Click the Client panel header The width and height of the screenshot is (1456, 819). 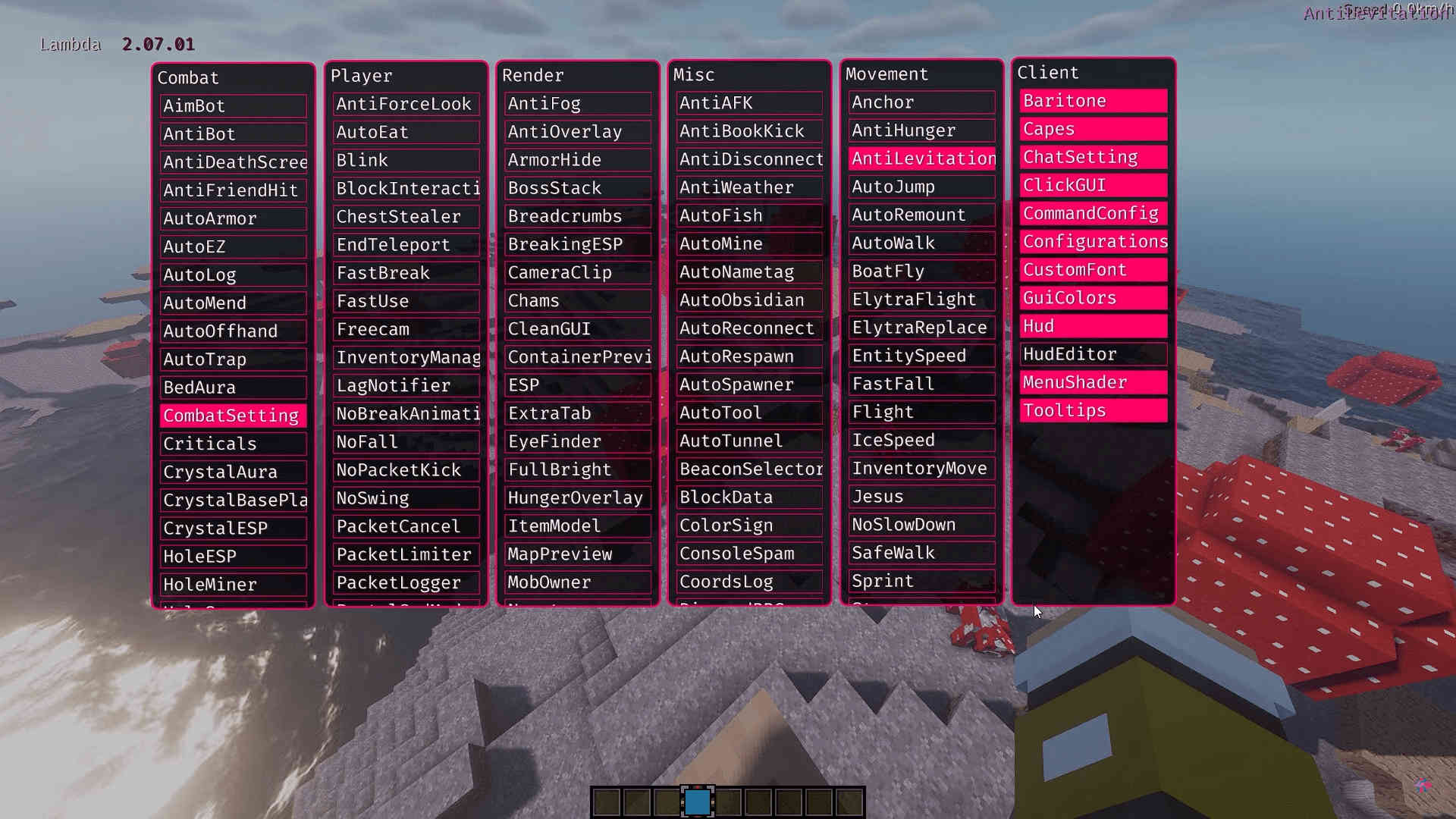[x=1048, y=72]
